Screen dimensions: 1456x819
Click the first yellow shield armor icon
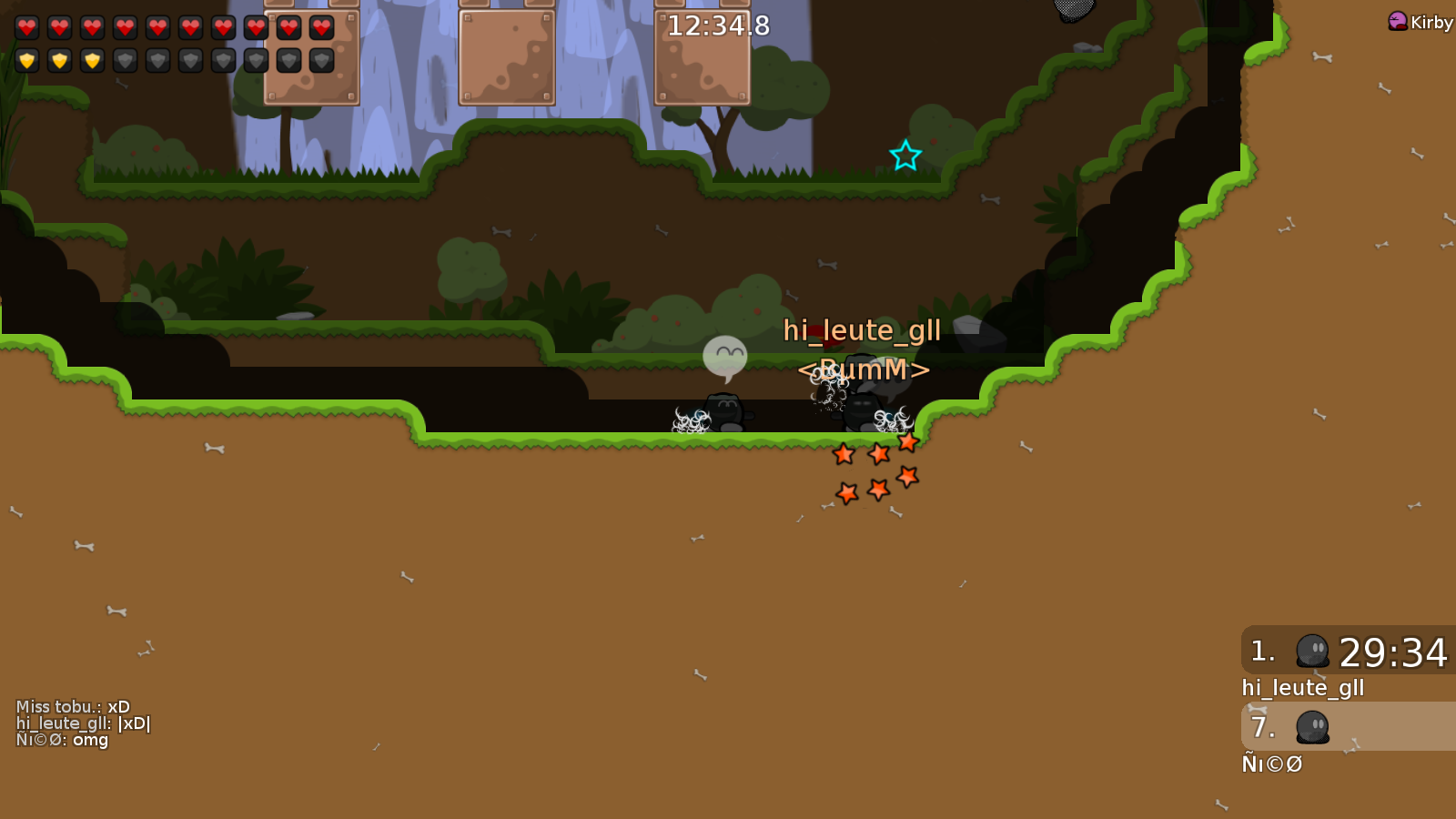[x=26, y=62]
